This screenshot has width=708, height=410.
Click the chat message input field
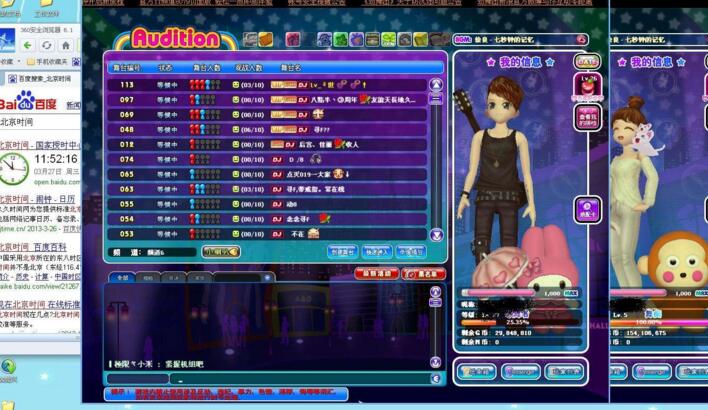tap(300, 380)
